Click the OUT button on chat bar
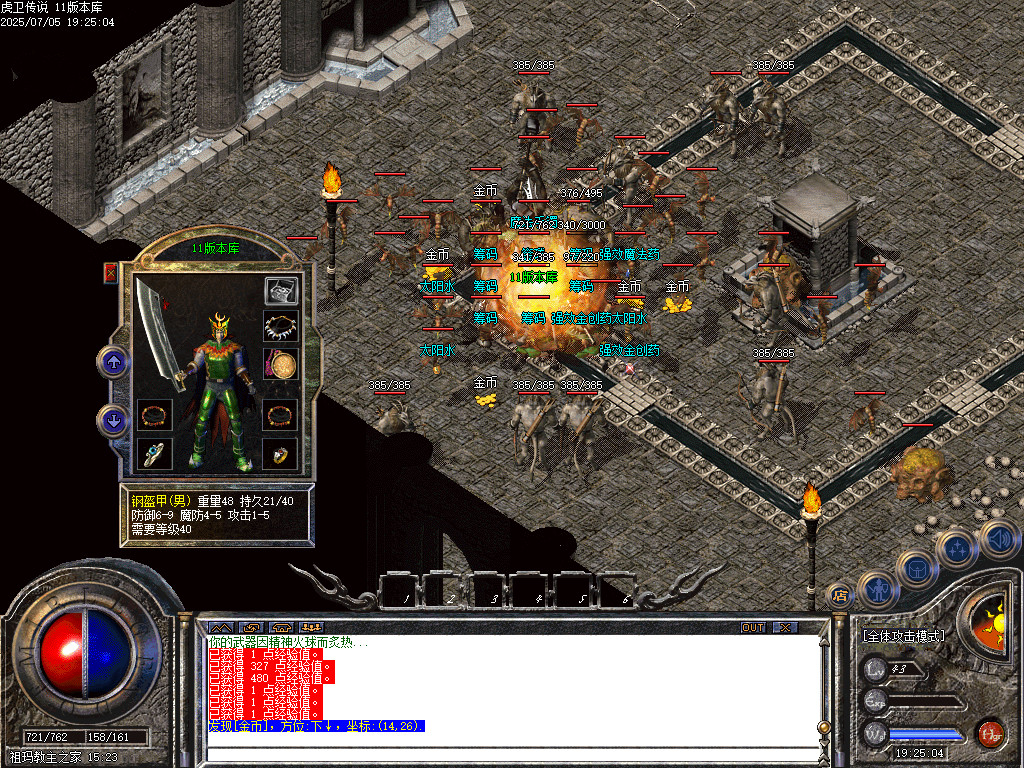 [x=753, y=627]
